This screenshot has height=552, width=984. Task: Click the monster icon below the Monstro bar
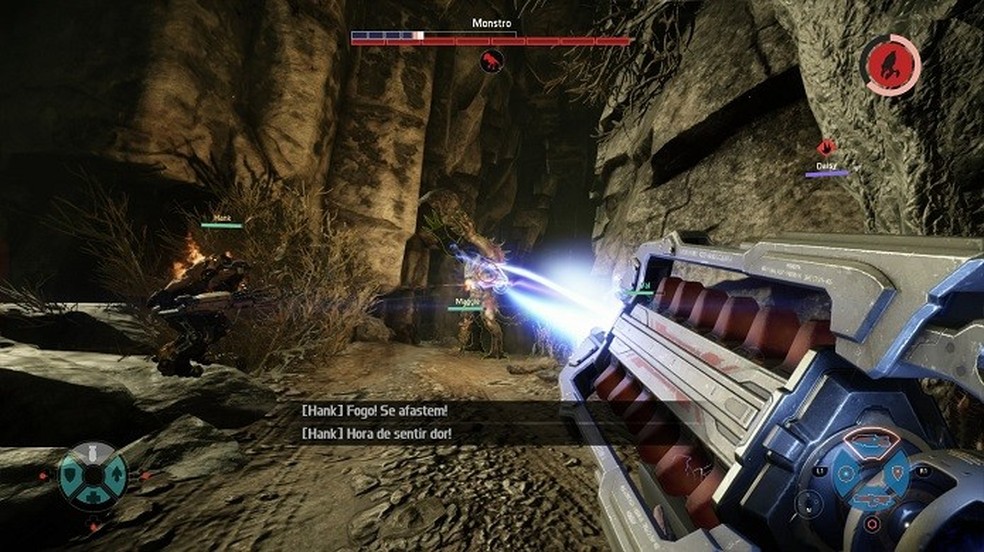pos(491,62)
